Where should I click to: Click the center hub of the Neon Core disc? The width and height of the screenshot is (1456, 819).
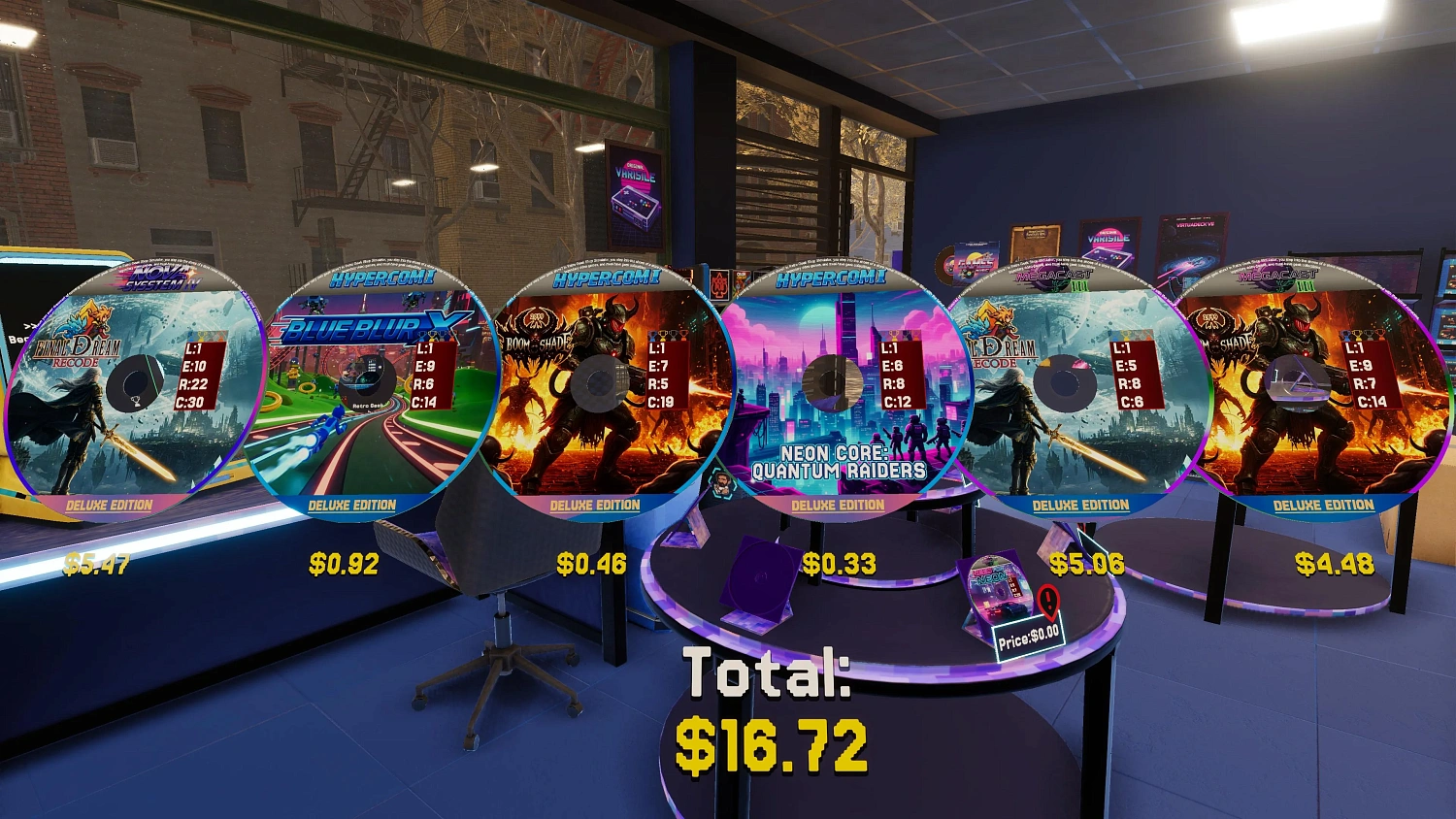point(832,381)
